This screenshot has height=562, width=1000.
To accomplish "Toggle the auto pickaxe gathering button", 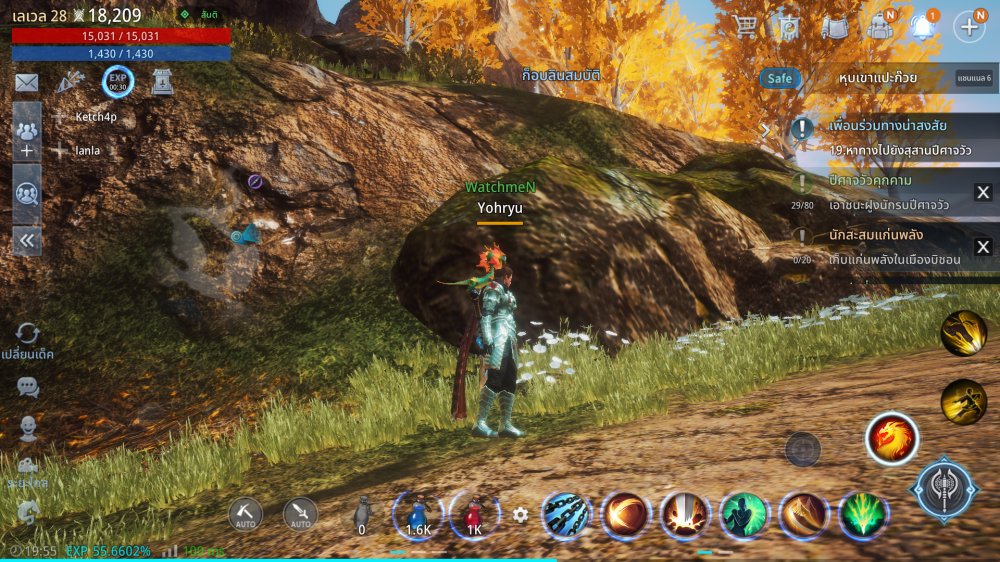I will [x=245, y=514].
